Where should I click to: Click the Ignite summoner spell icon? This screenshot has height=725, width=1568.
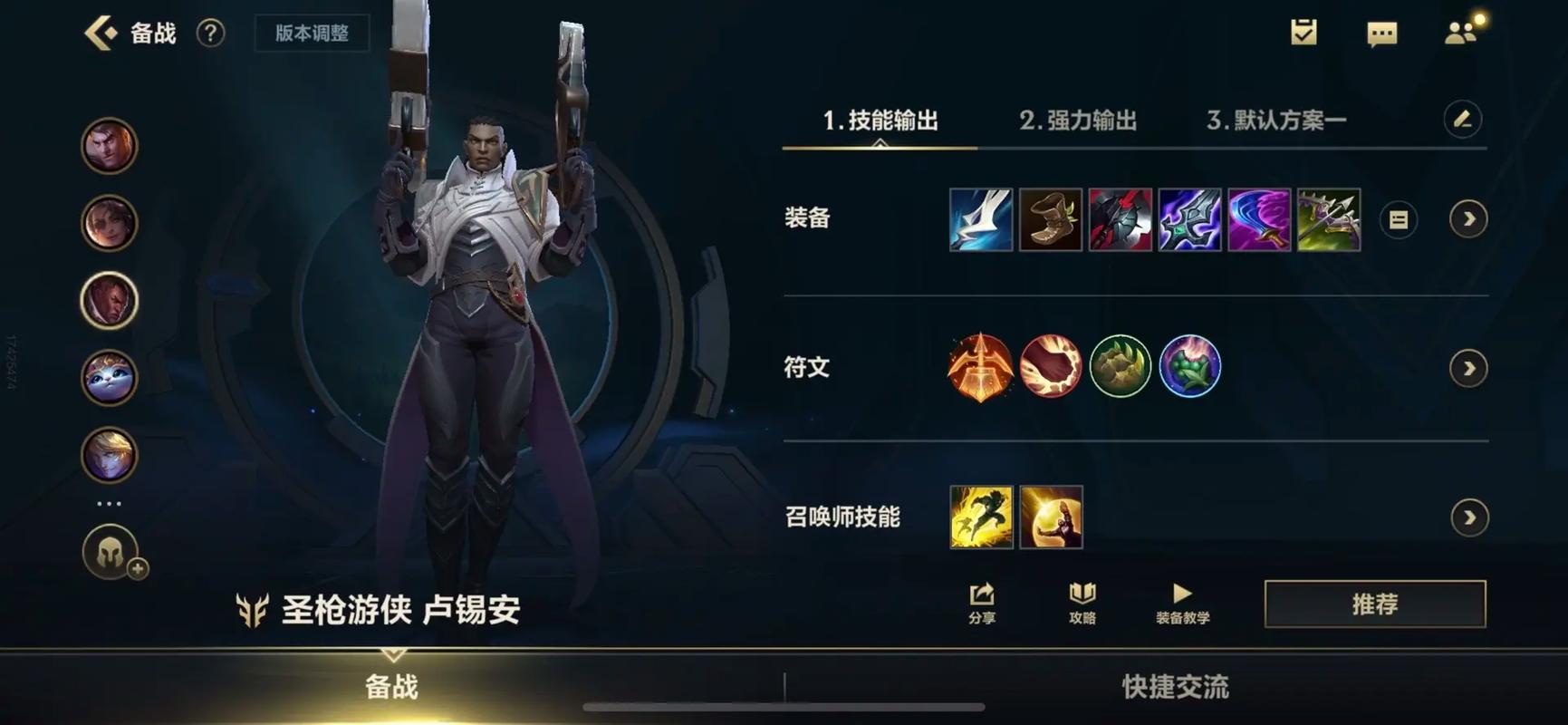[1051, 517]
